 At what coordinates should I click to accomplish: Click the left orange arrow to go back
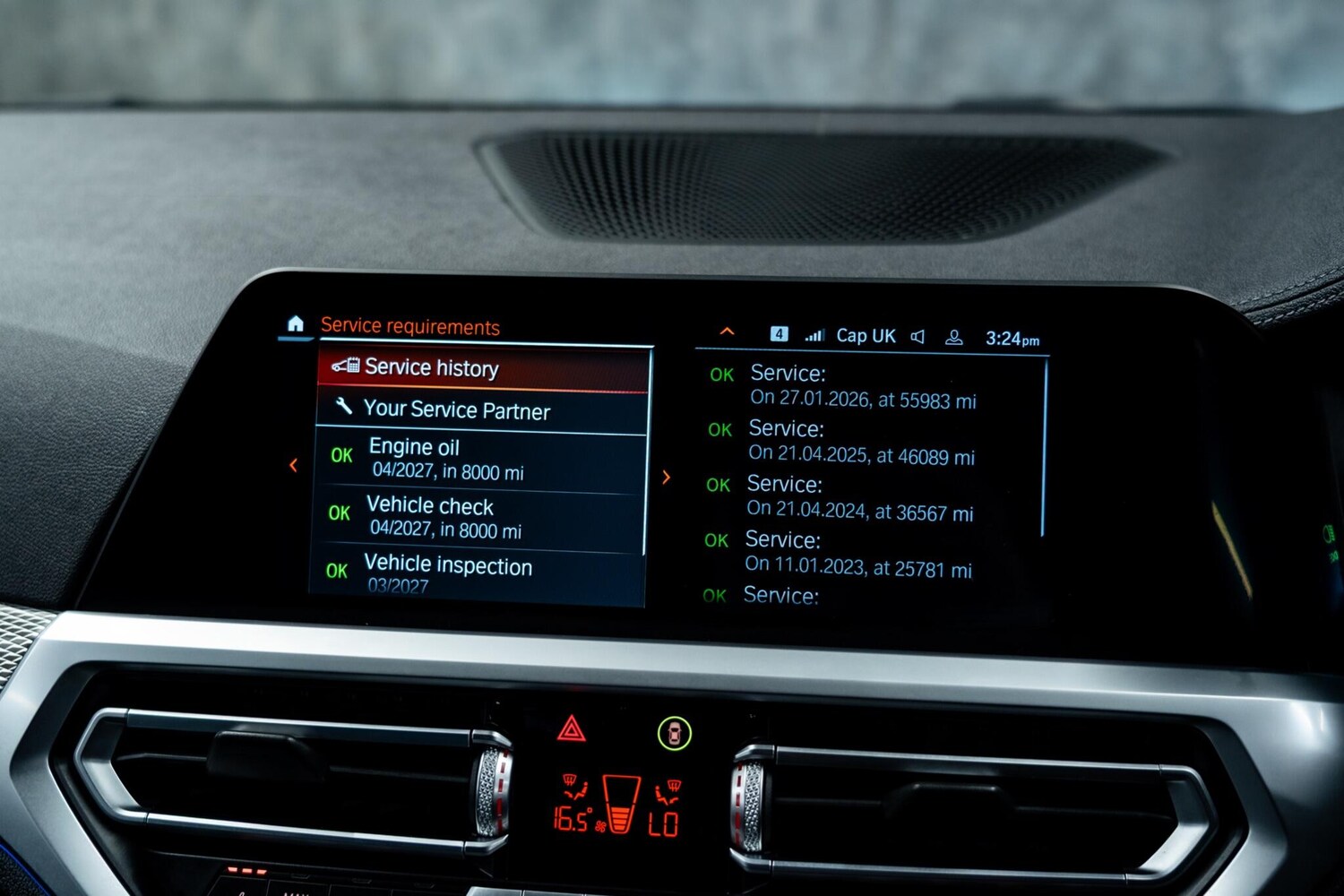pos(293,465)
